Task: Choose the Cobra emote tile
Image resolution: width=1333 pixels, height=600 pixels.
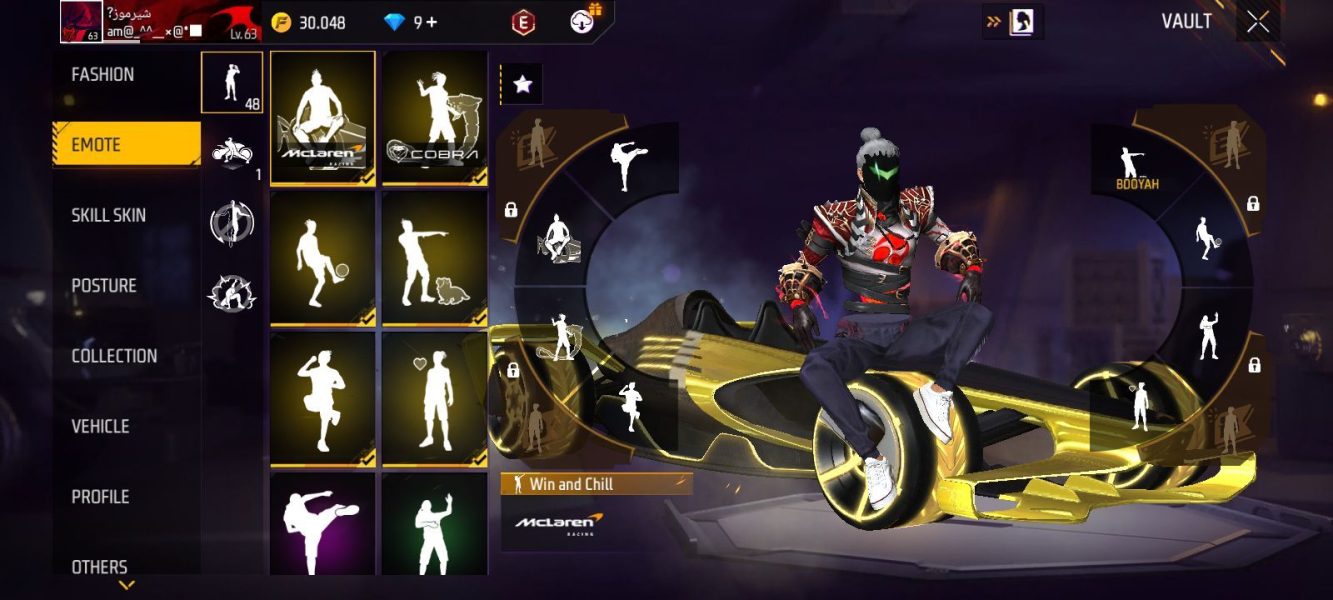Action: click(434, 117)
